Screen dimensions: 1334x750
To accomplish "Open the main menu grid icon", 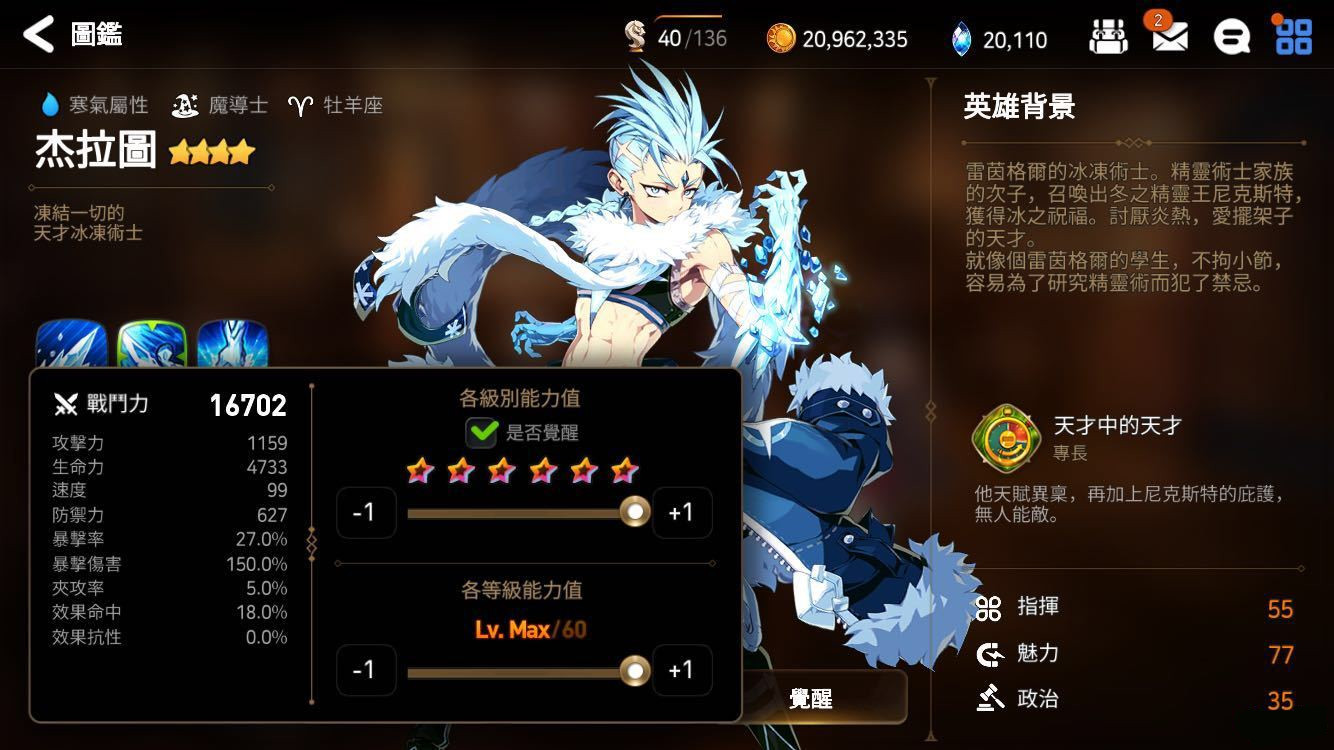I will pos(1295,35).
